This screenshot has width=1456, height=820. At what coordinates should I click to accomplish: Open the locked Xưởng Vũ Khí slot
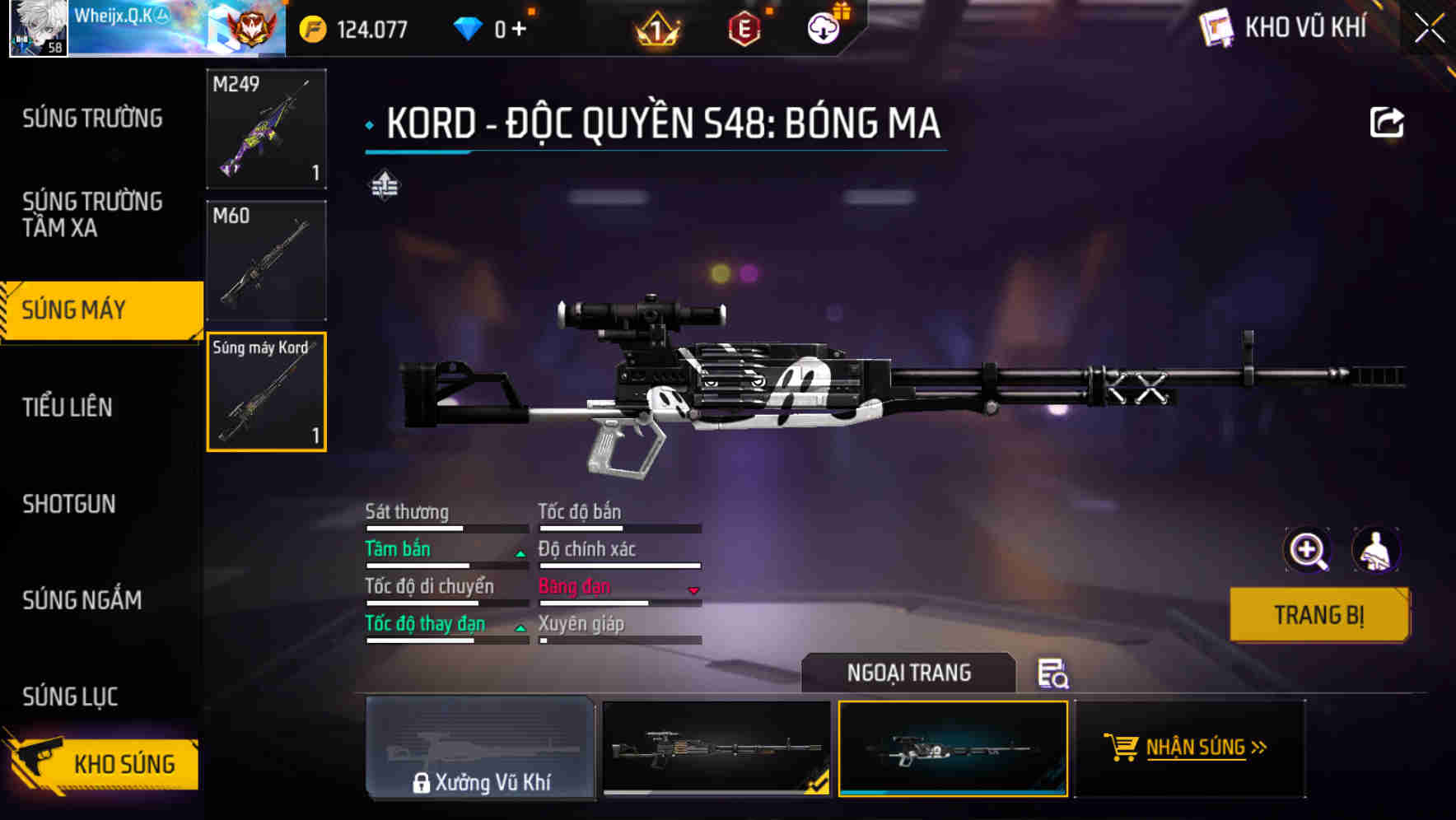(481, 749)
